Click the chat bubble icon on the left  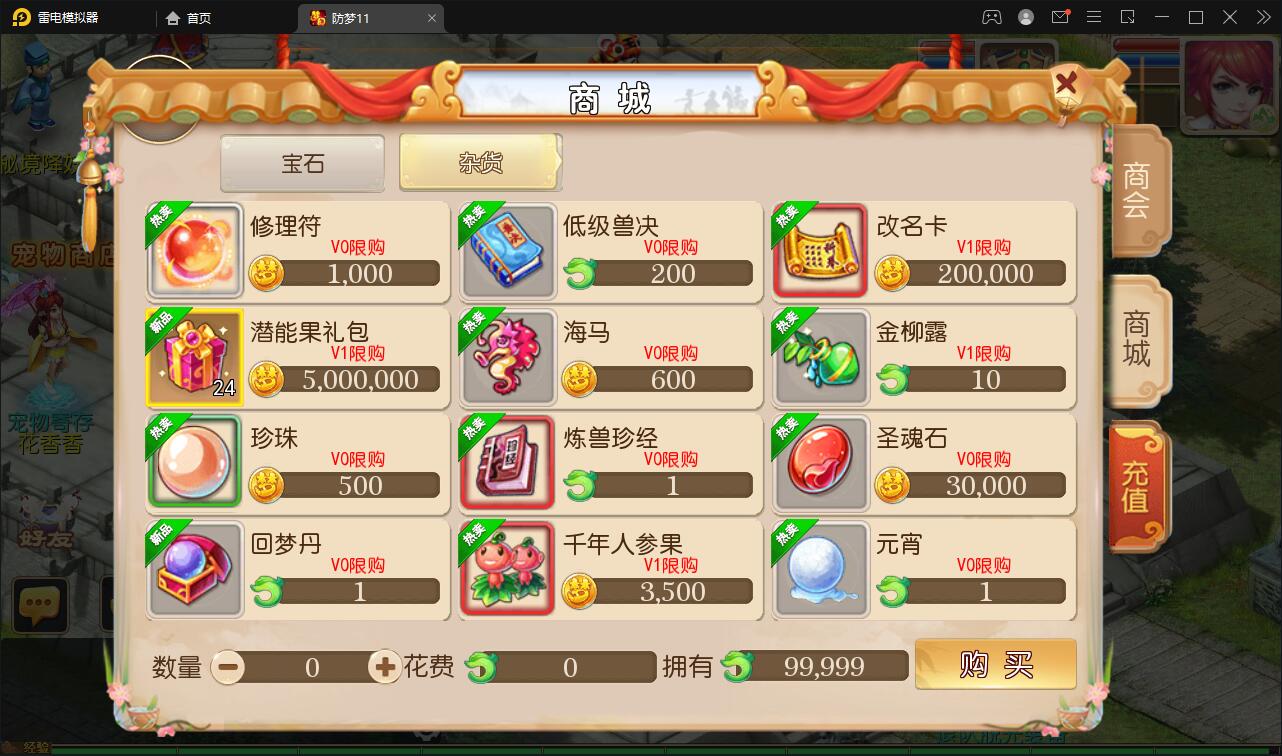pos(40,605)
